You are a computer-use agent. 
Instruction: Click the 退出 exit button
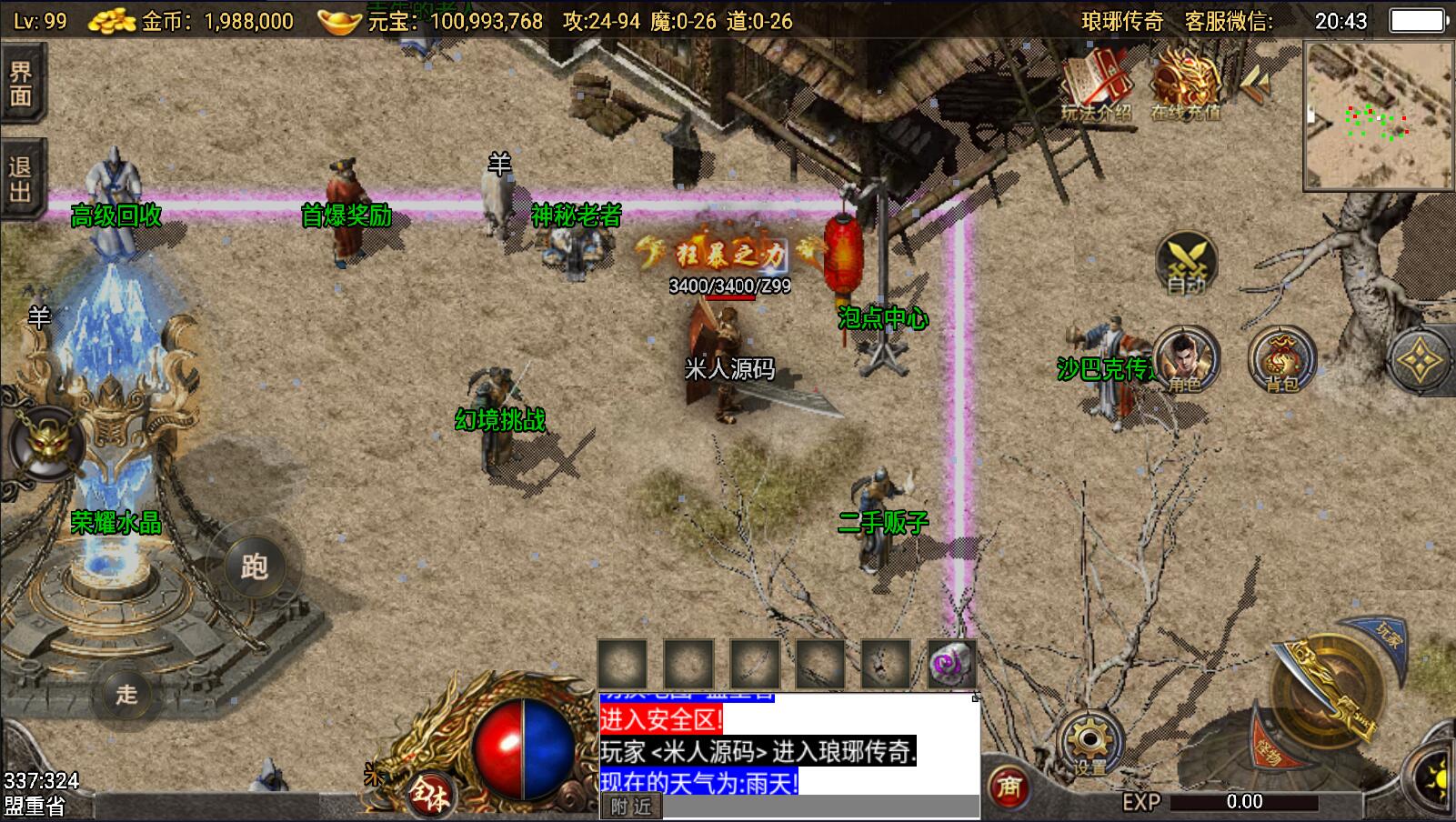tap(20, 179)
